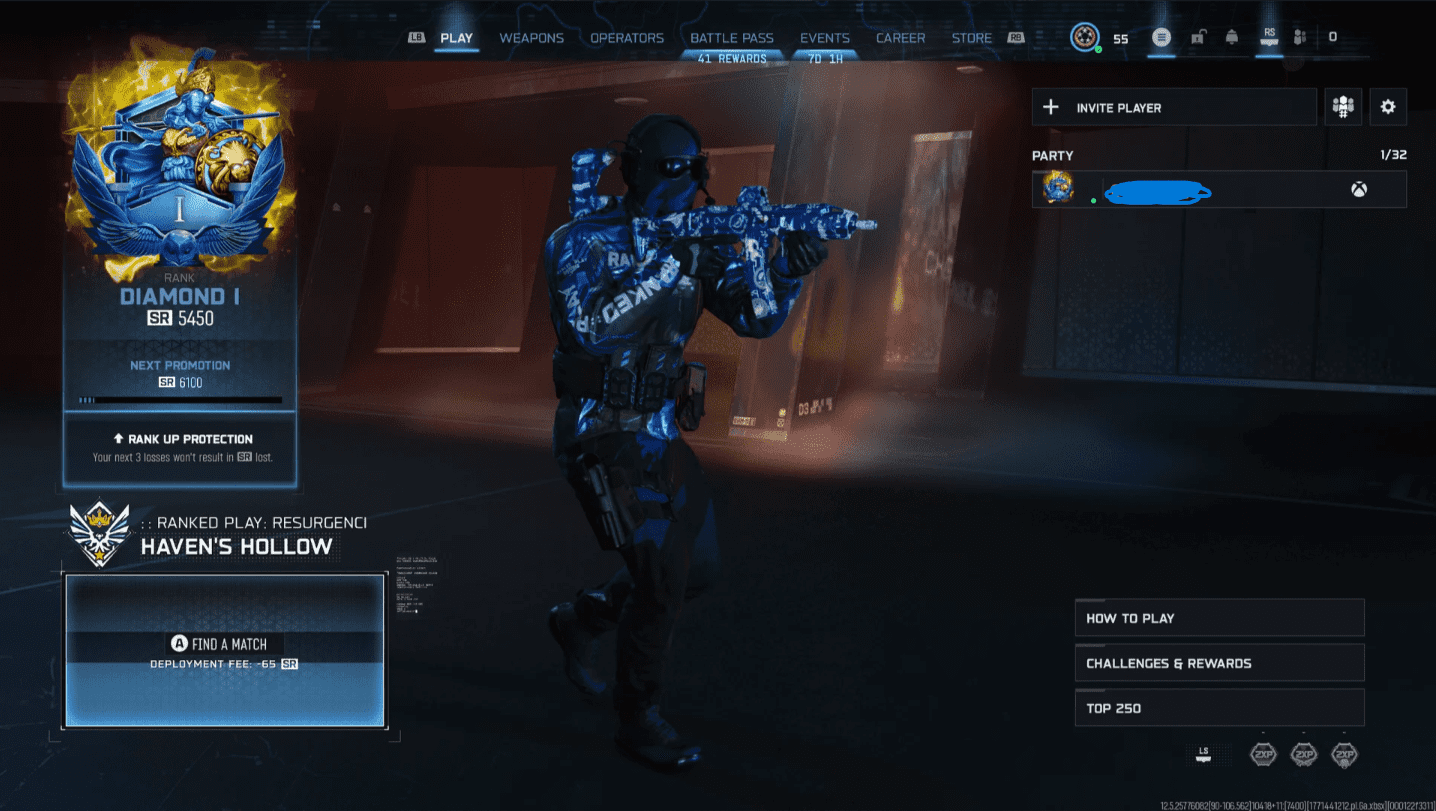Screen dimensions: 1436x811
Task: Open the Events section
Action: pyautogui.click(x=824, y=37)
